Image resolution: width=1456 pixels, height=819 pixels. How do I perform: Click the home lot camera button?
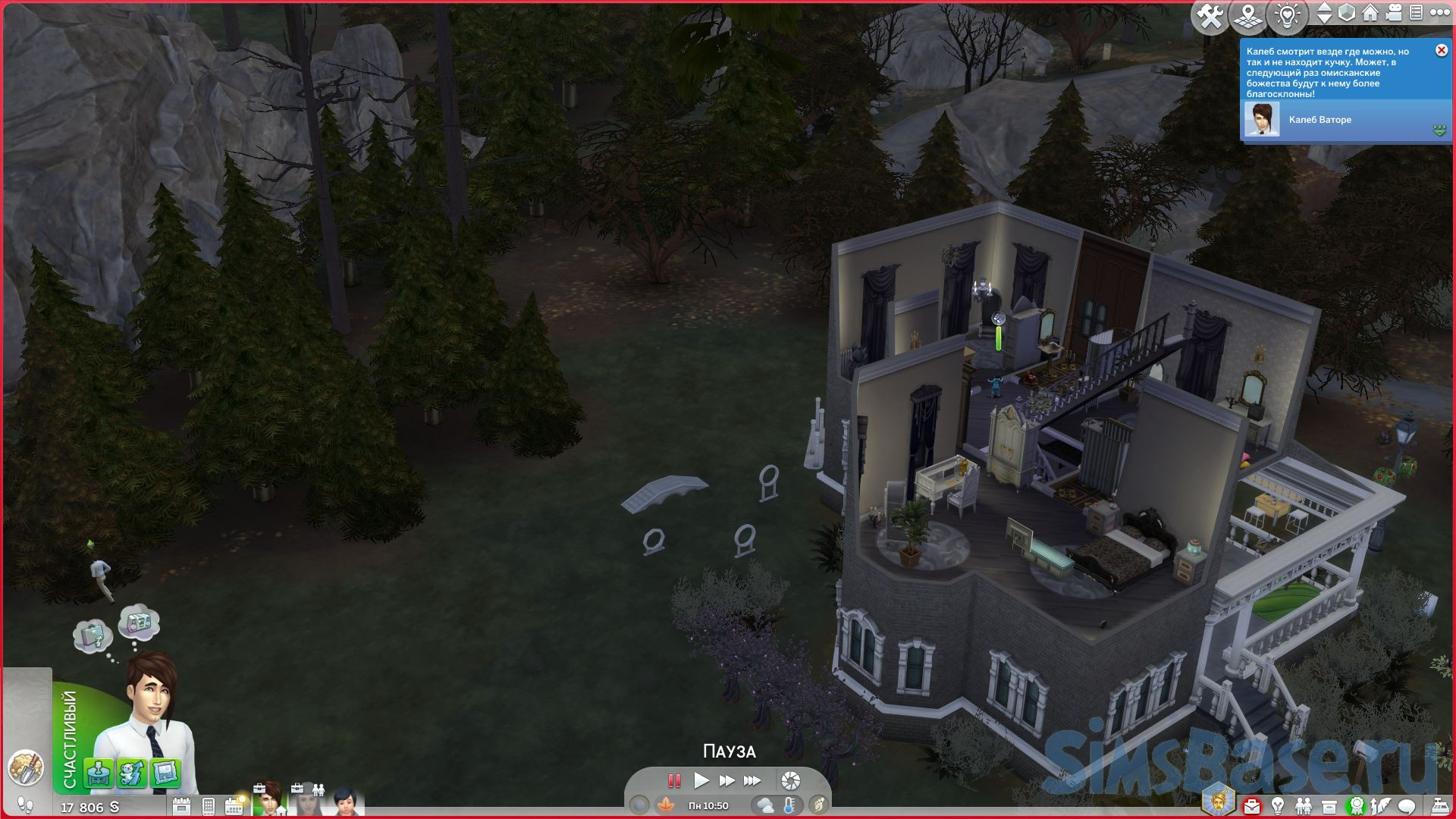[1370, 14]
